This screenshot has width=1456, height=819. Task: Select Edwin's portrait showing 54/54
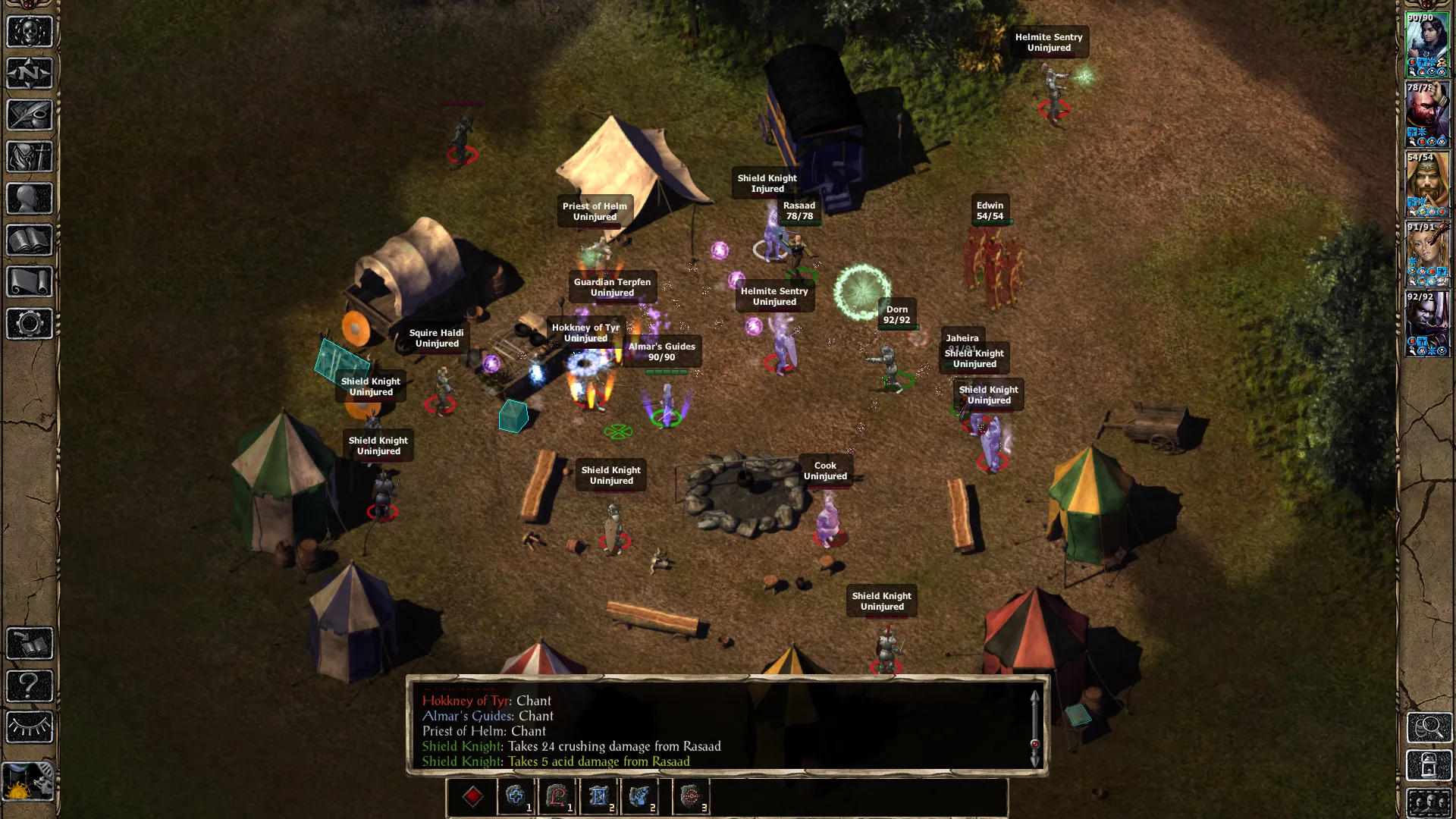[x=1427, y=184]
